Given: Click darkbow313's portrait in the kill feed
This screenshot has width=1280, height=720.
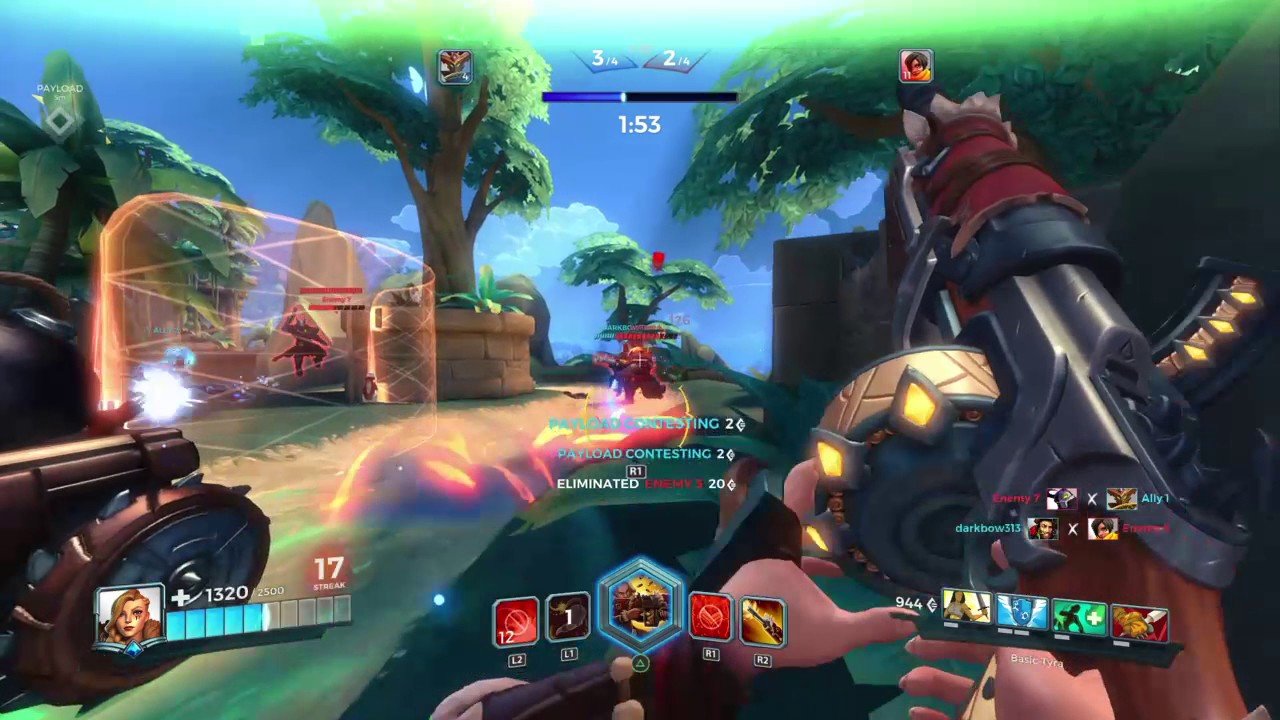Looking at the screenshot, I should point(1043,528).
